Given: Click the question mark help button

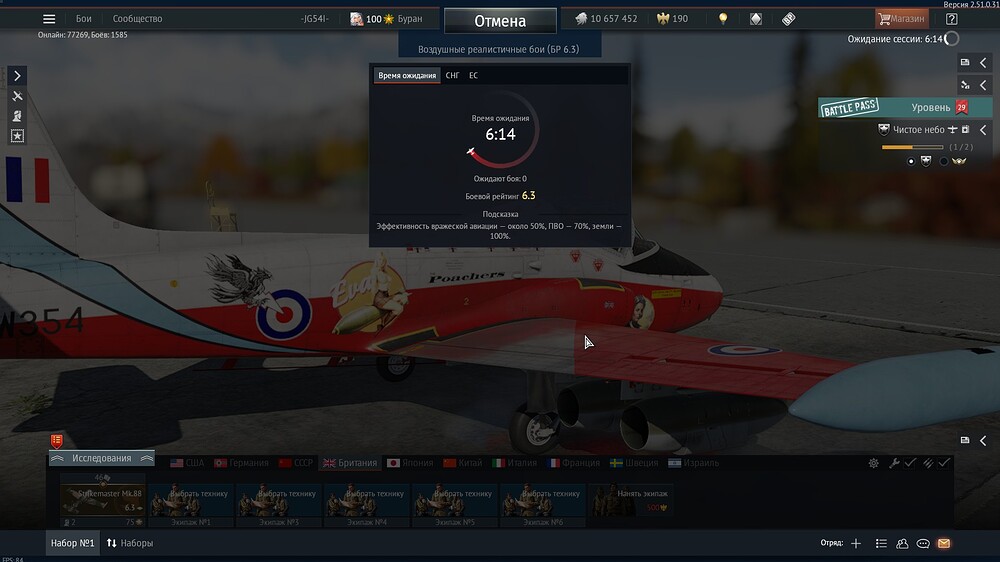Looking at the screenshot, I should click(x=951, y=19).
